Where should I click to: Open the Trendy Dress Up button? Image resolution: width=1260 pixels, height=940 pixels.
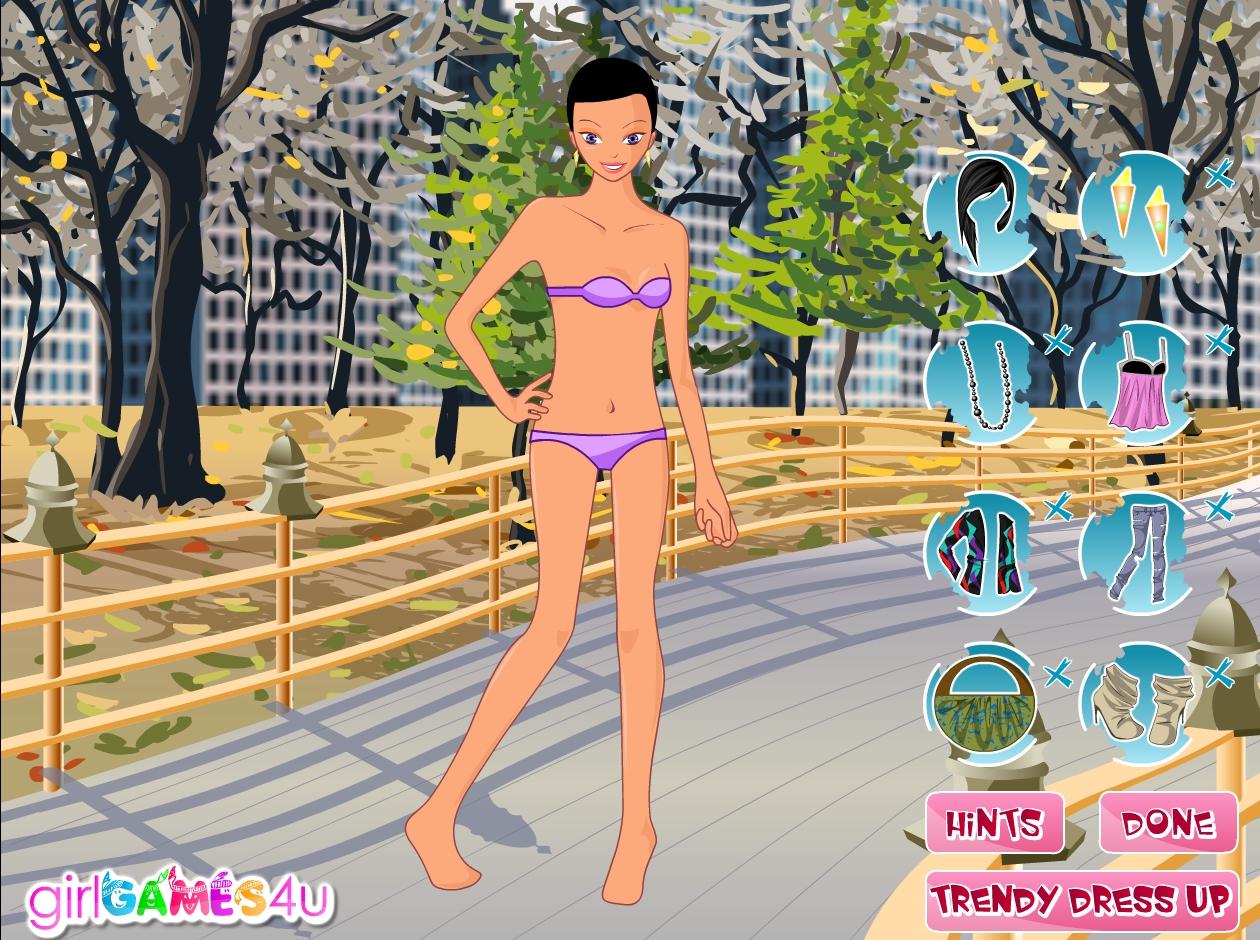click(1081, 899)
